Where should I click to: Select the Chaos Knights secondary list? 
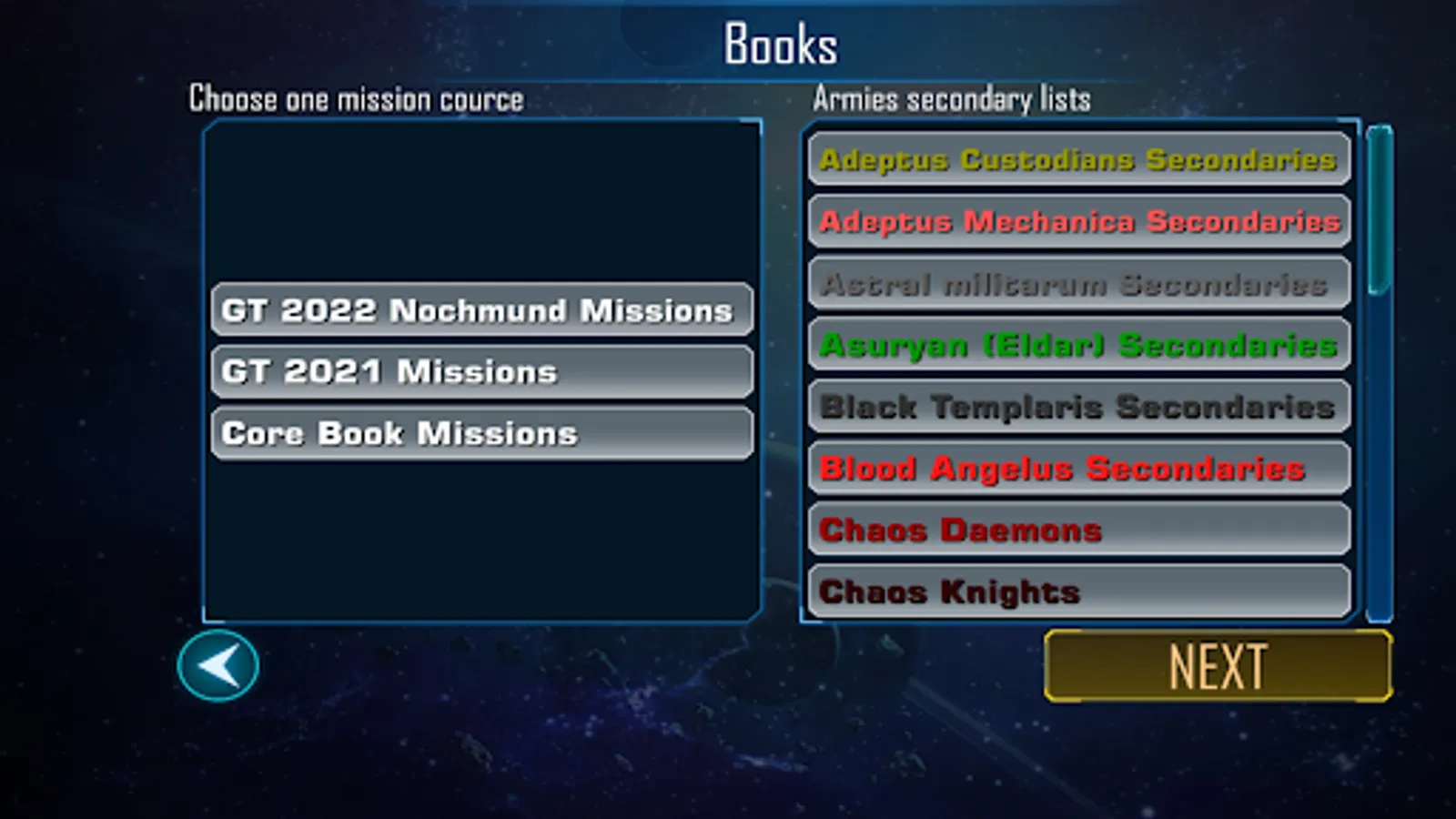point(1077,590)
